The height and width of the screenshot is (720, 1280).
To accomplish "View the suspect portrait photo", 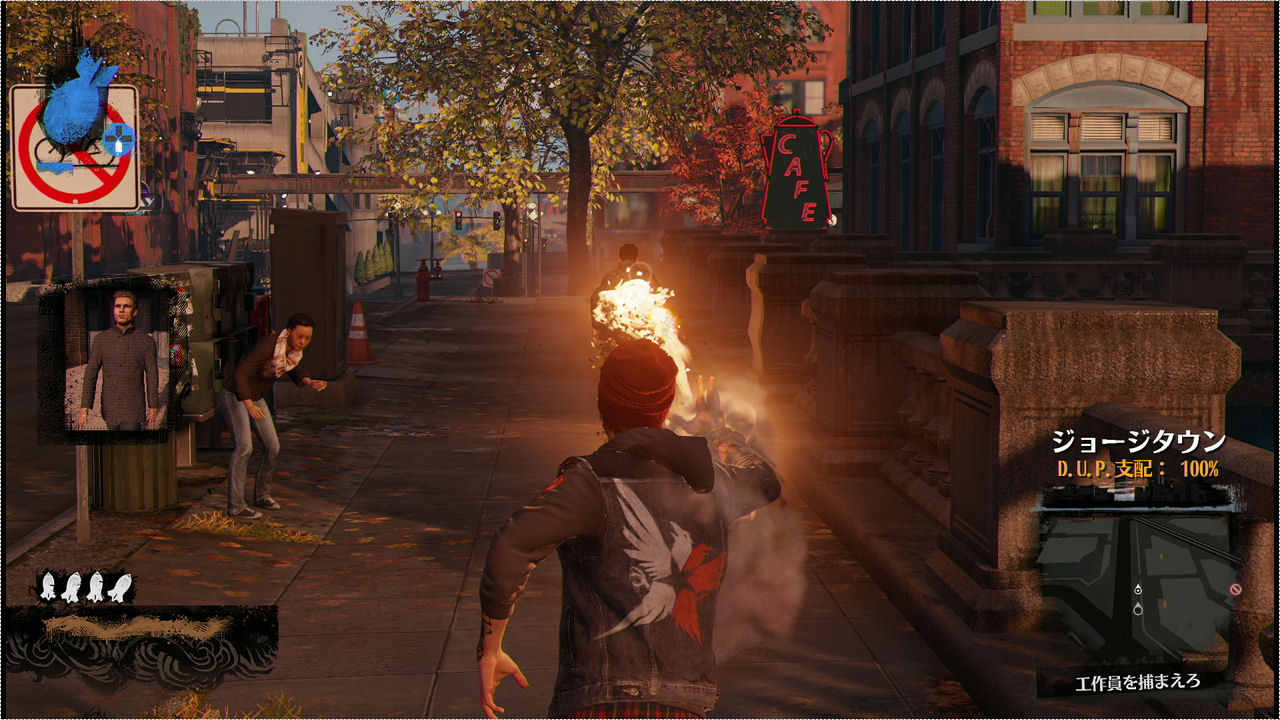I will pyautogui.click(x=115, y=360).
